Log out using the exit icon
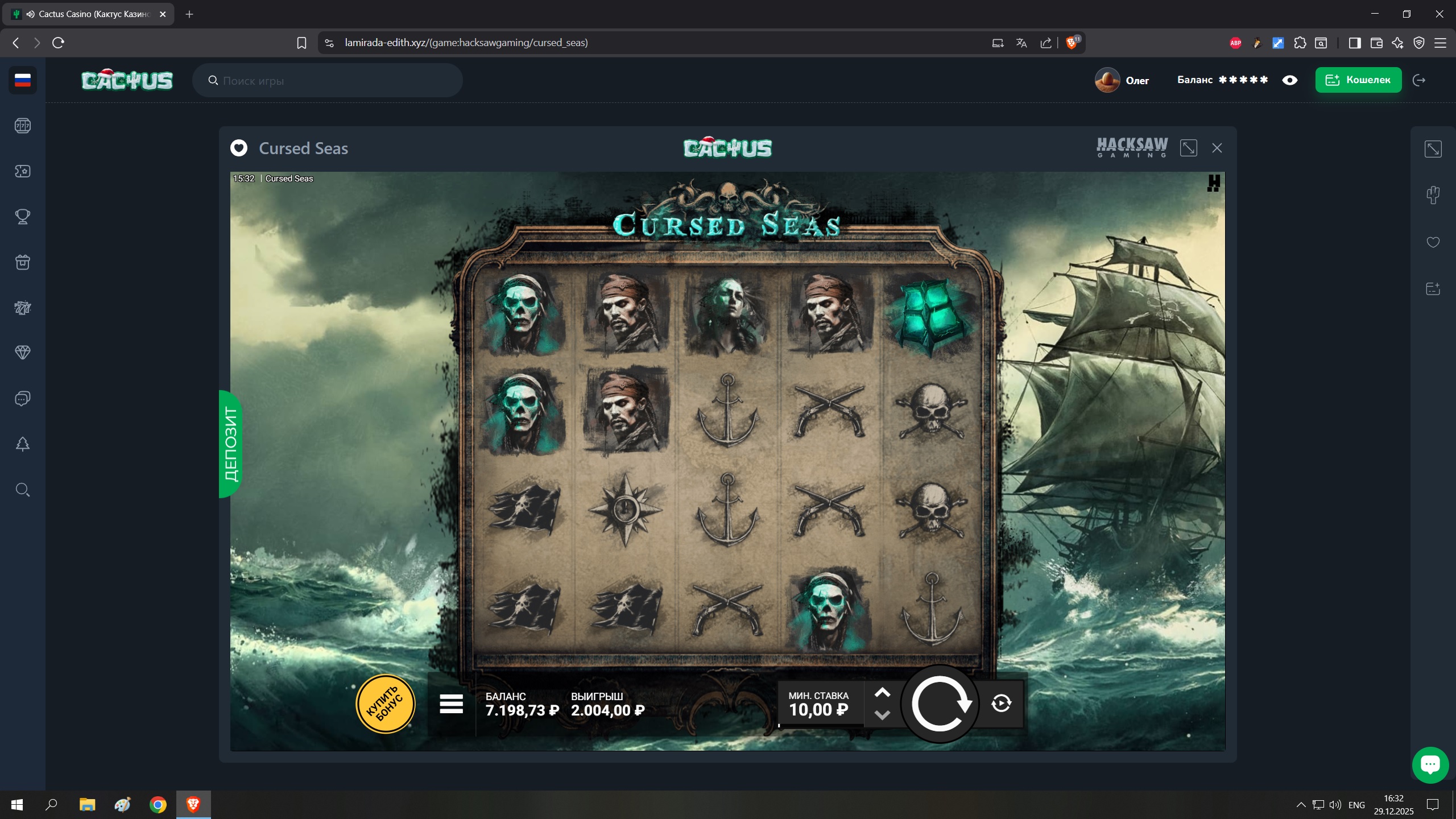 1419,80
